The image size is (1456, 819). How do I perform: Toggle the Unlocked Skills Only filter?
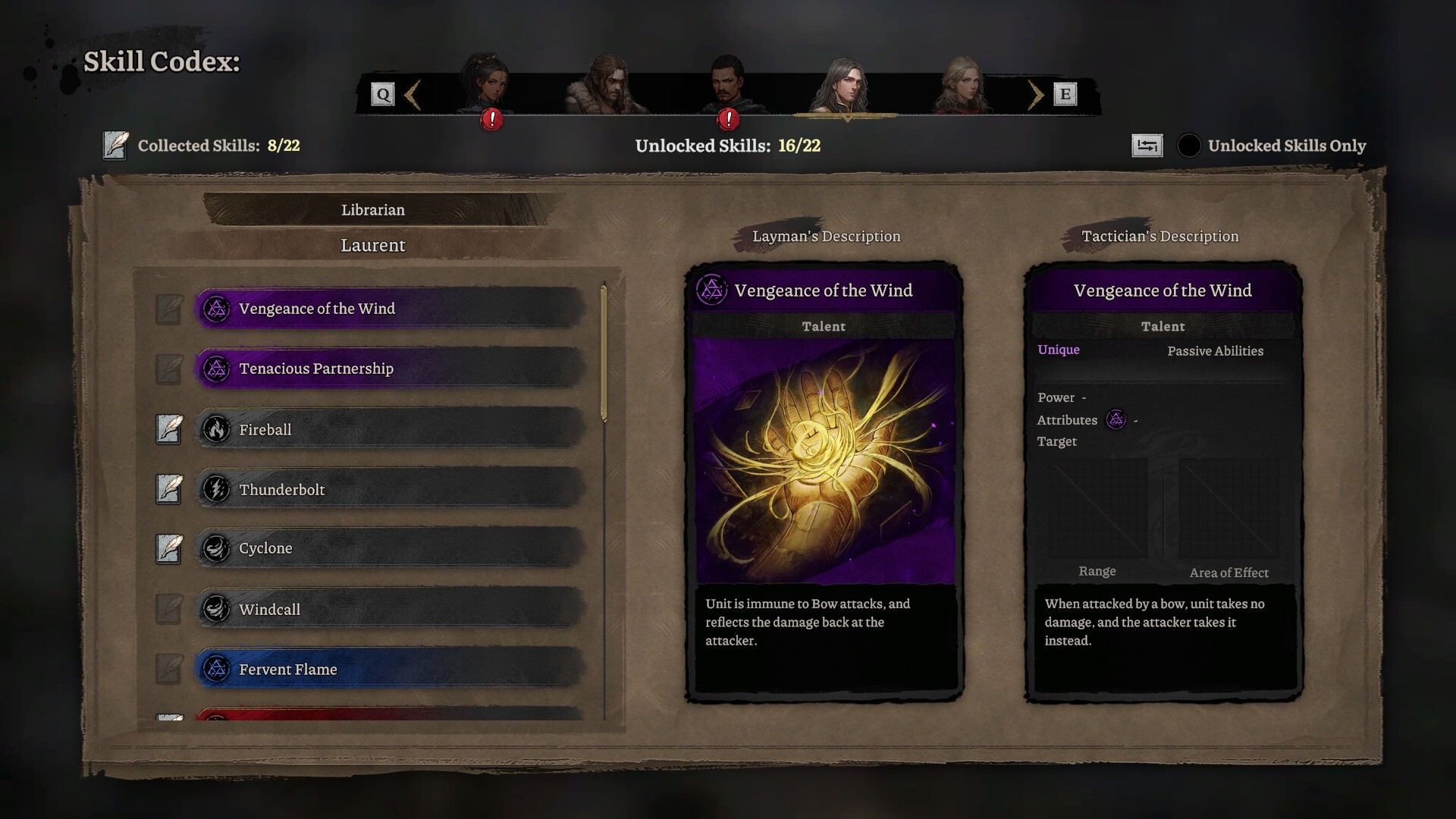pyautogui.click(x=1188, y=146)
